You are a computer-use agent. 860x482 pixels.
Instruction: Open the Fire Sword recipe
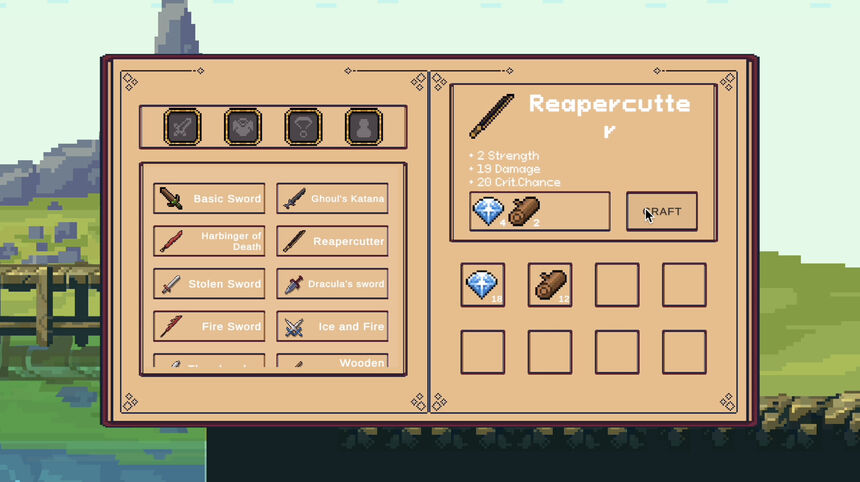coord(209,326)
